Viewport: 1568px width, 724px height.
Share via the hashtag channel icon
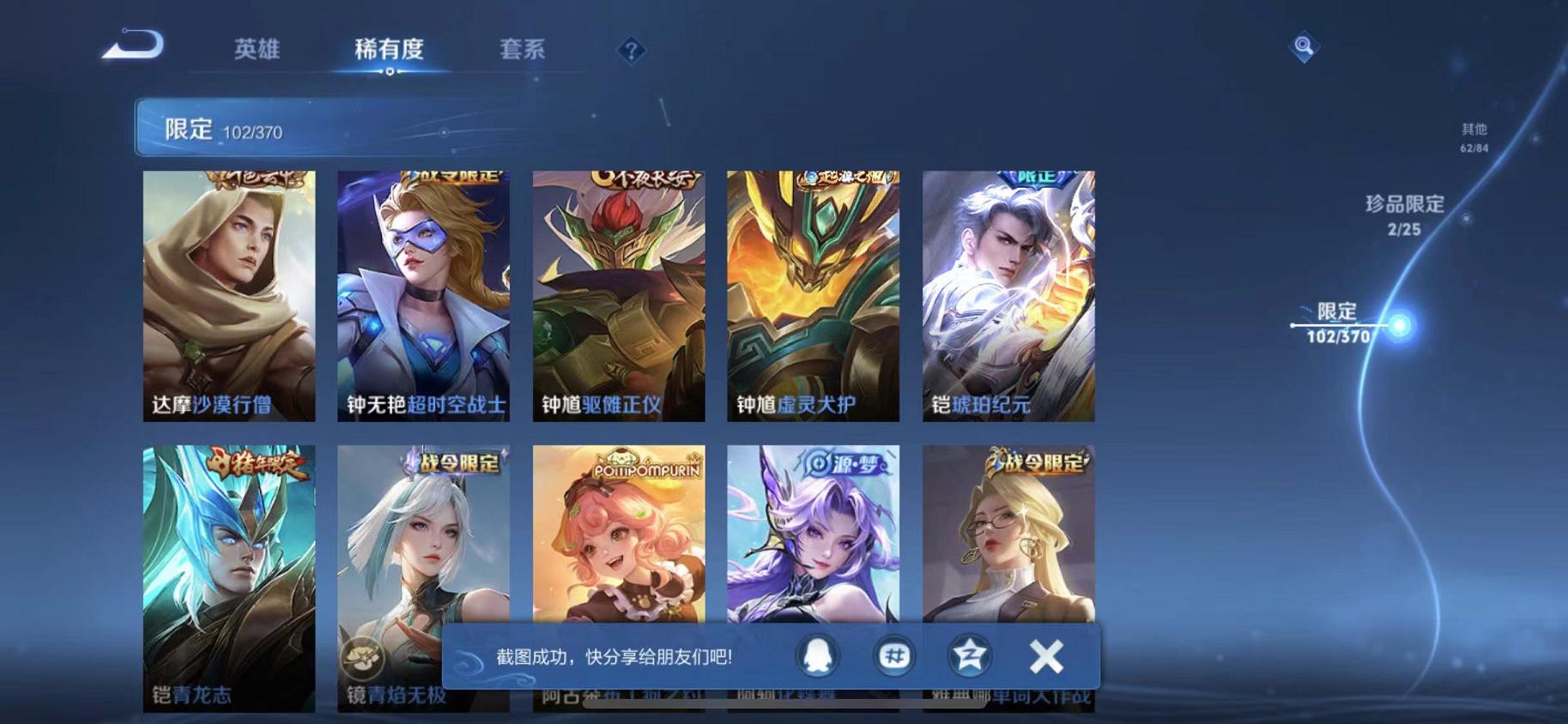pyautogui.click(x=893, y=655)
